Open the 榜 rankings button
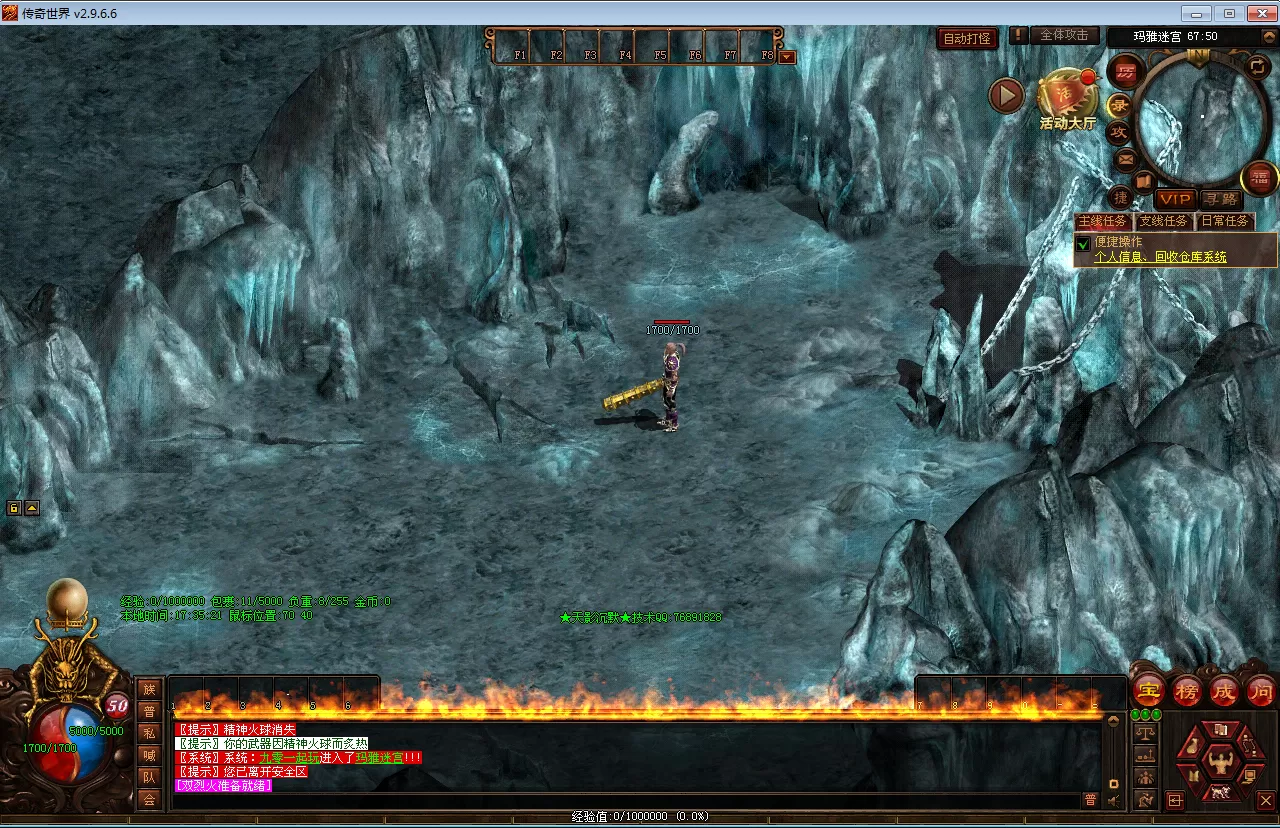 click(1187, 690)
